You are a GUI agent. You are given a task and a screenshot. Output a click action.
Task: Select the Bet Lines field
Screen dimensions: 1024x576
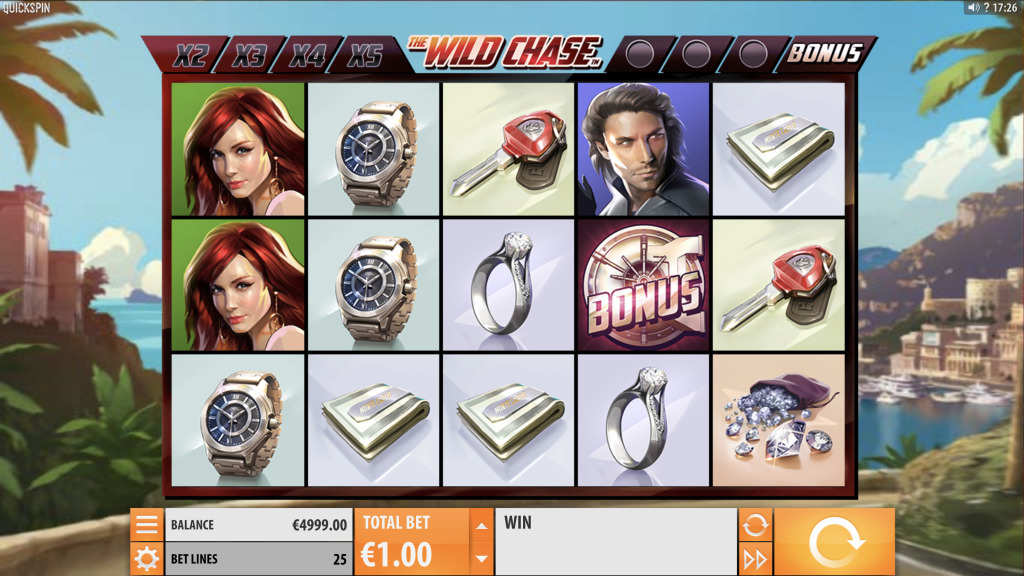click(x=258, y=559)
